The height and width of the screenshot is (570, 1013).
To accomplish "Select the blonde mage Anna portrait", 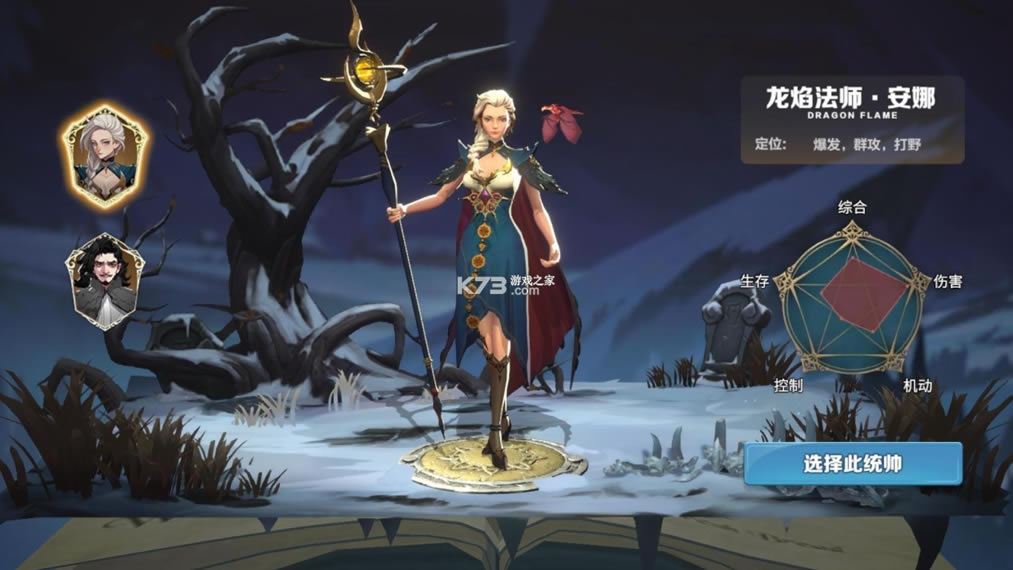I will (x=105, y=155).
